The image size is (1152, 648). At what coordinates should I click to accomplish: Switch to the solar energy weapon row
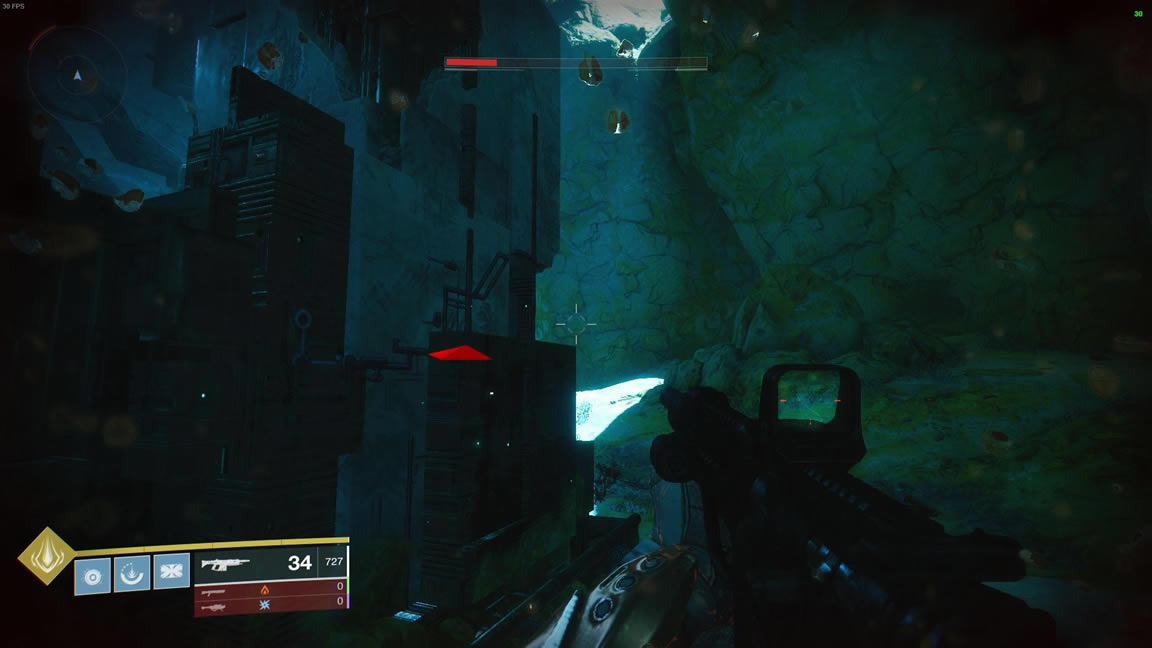[270, 588]
